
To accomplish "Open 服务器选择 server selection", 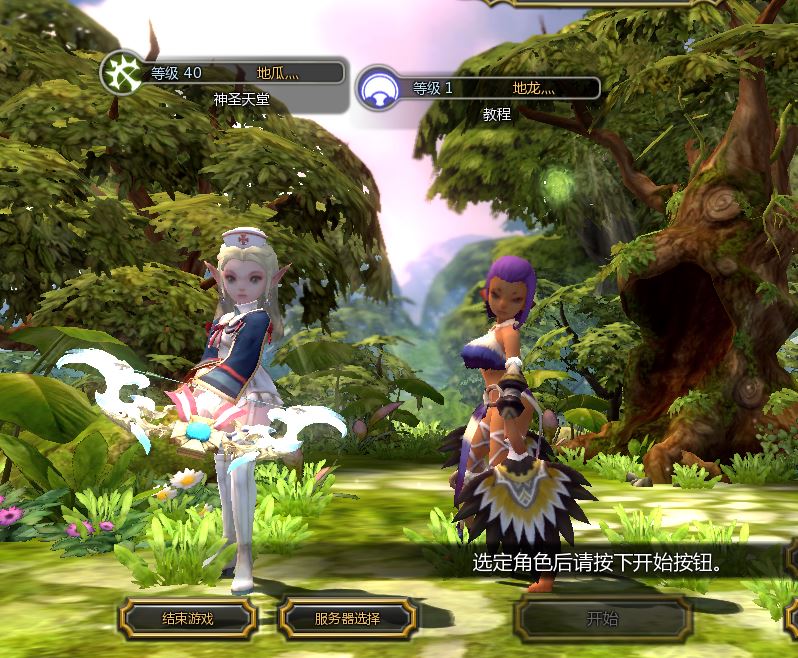I will tap(346, 618).
